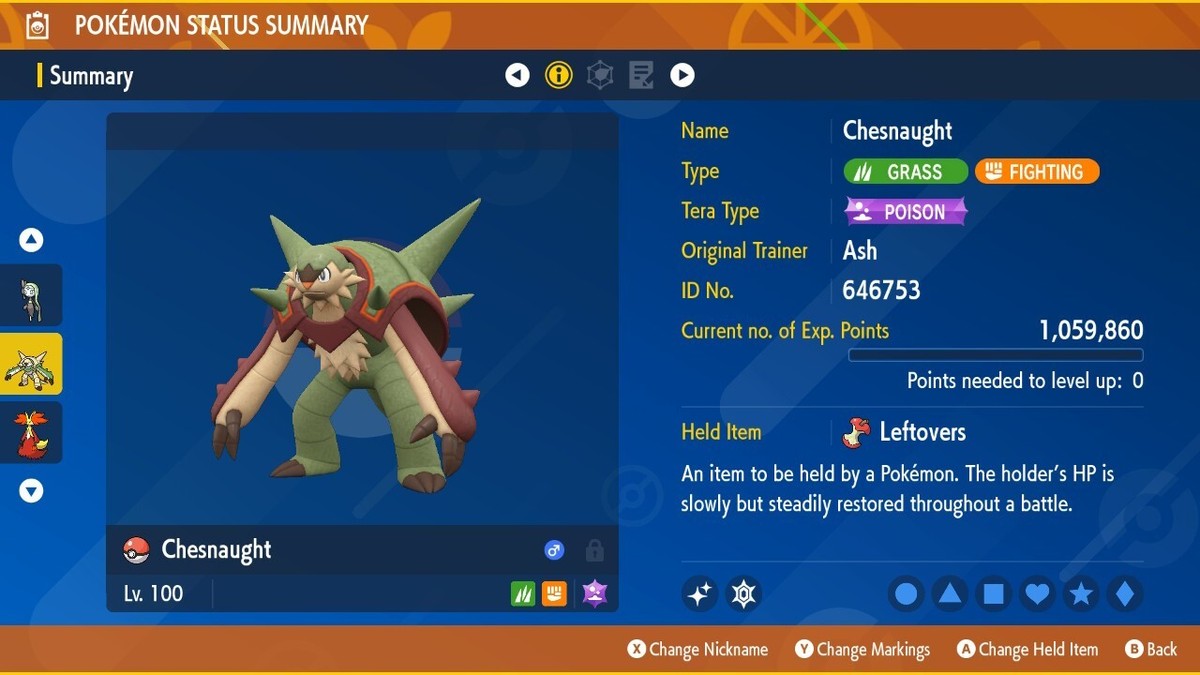The image size is (1200, 675).
Task: Toggle the diamond marking
Action: [1125, 594]
